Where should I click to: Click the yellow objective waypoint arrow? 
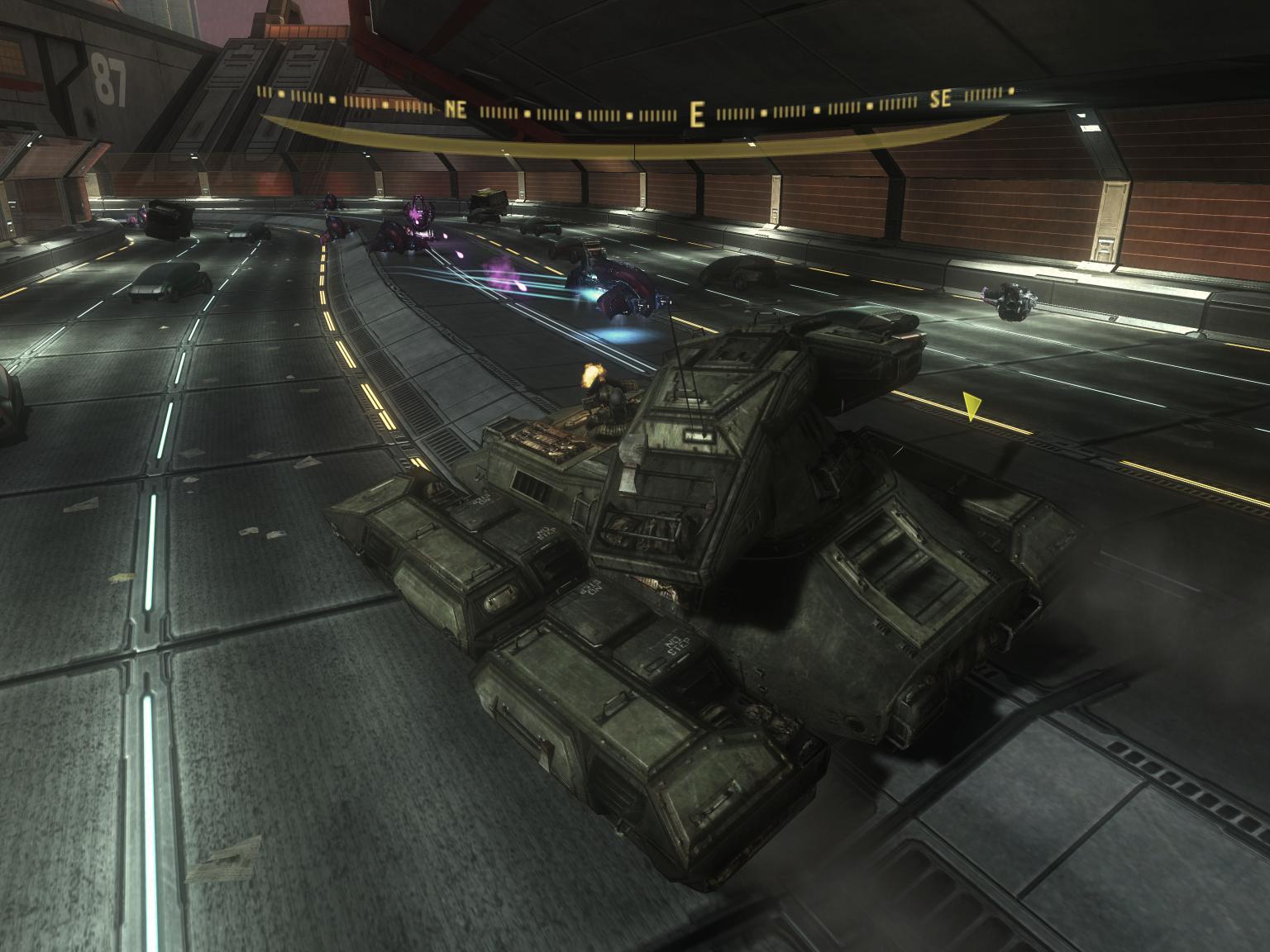[x=972, y=407]
